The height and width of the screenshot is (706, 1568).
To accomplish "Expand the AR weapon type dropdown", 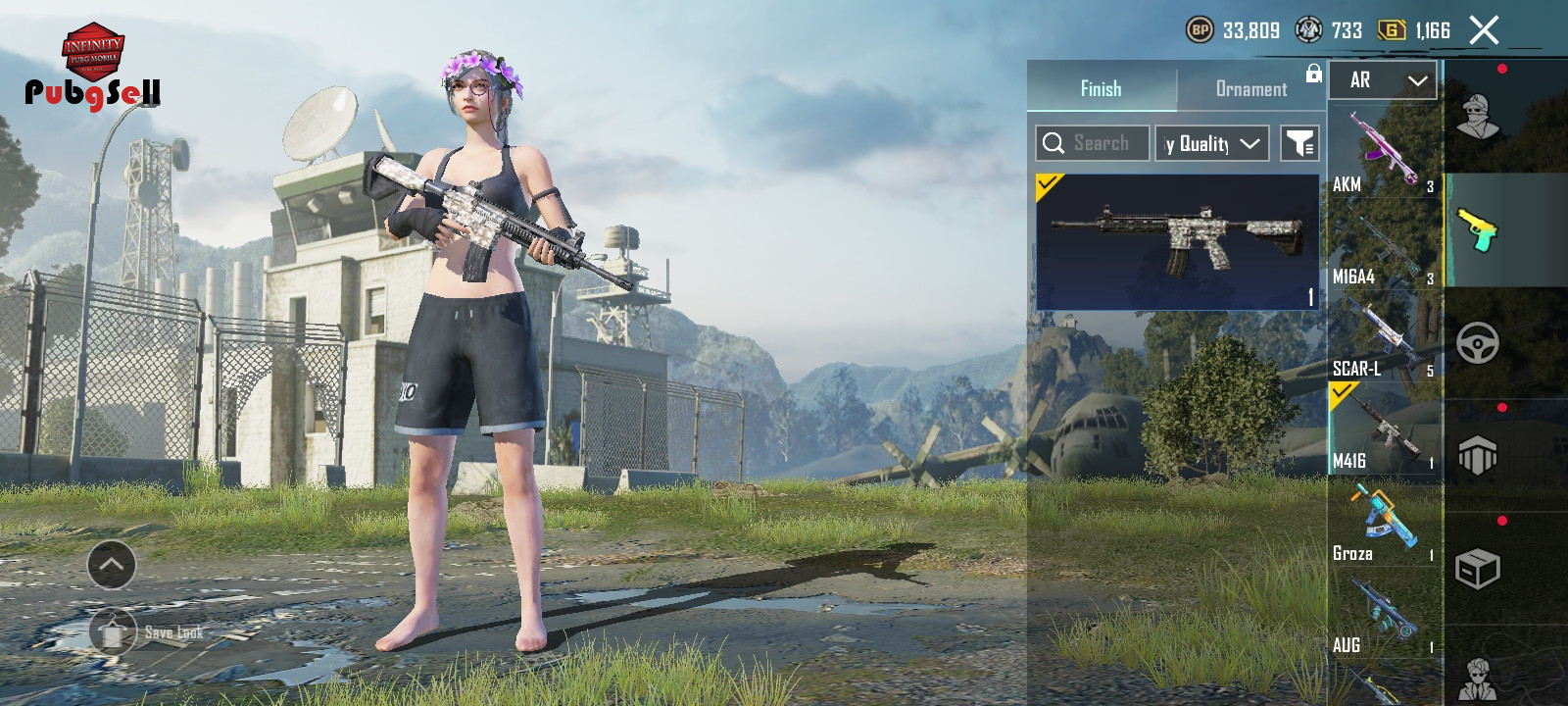I will click(1383, 80).
